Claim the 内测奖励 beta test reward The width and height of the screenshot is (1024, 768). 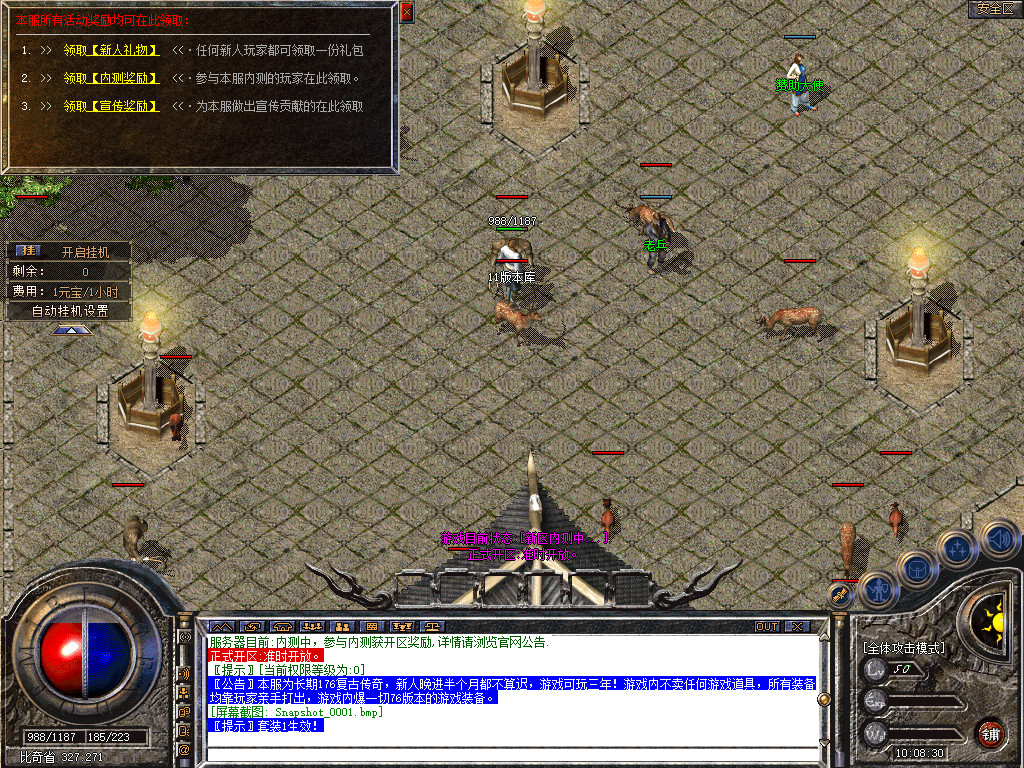click(x=111, y=78)
